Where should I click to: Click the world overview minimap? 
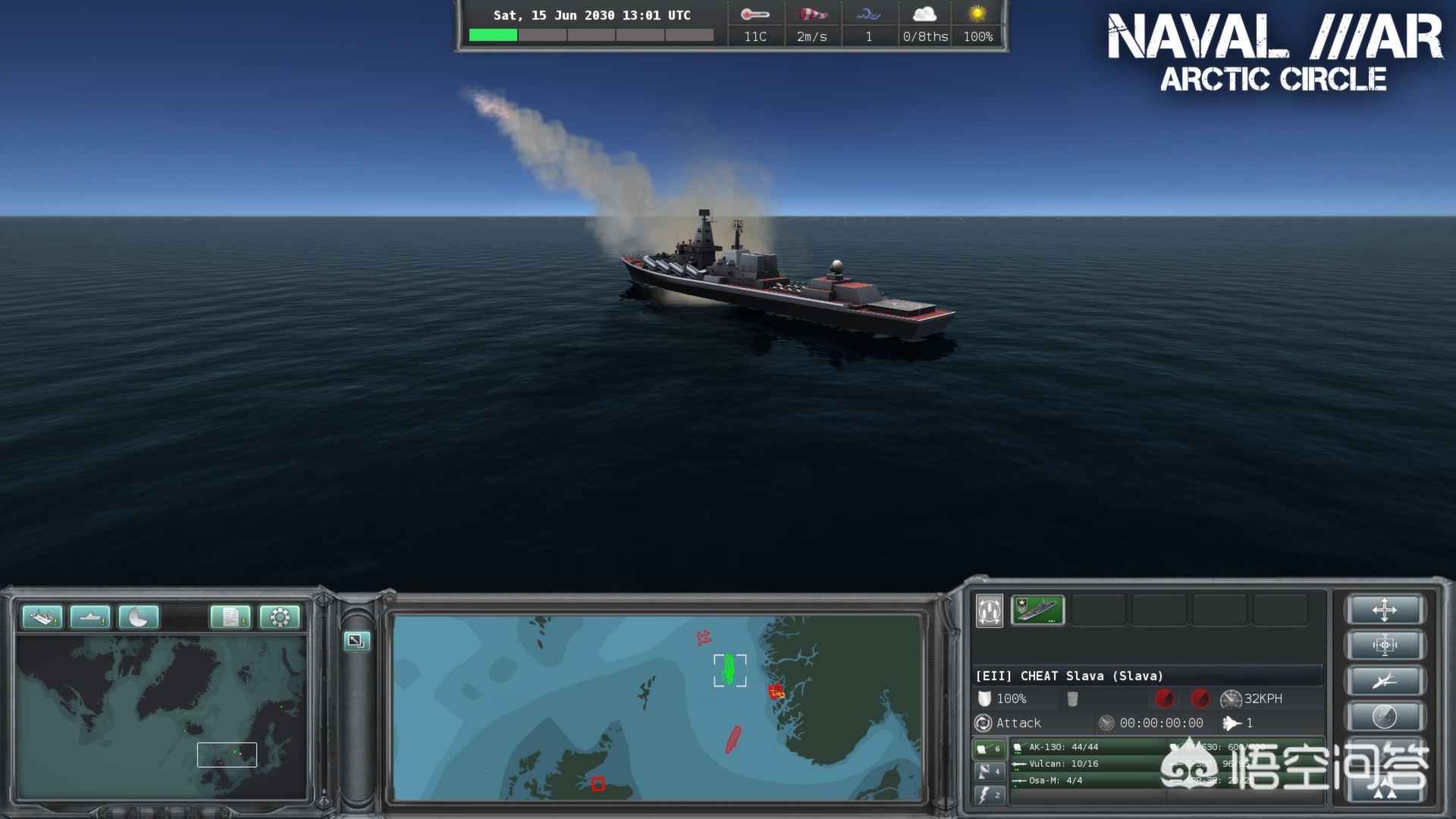tap(162, 717)
